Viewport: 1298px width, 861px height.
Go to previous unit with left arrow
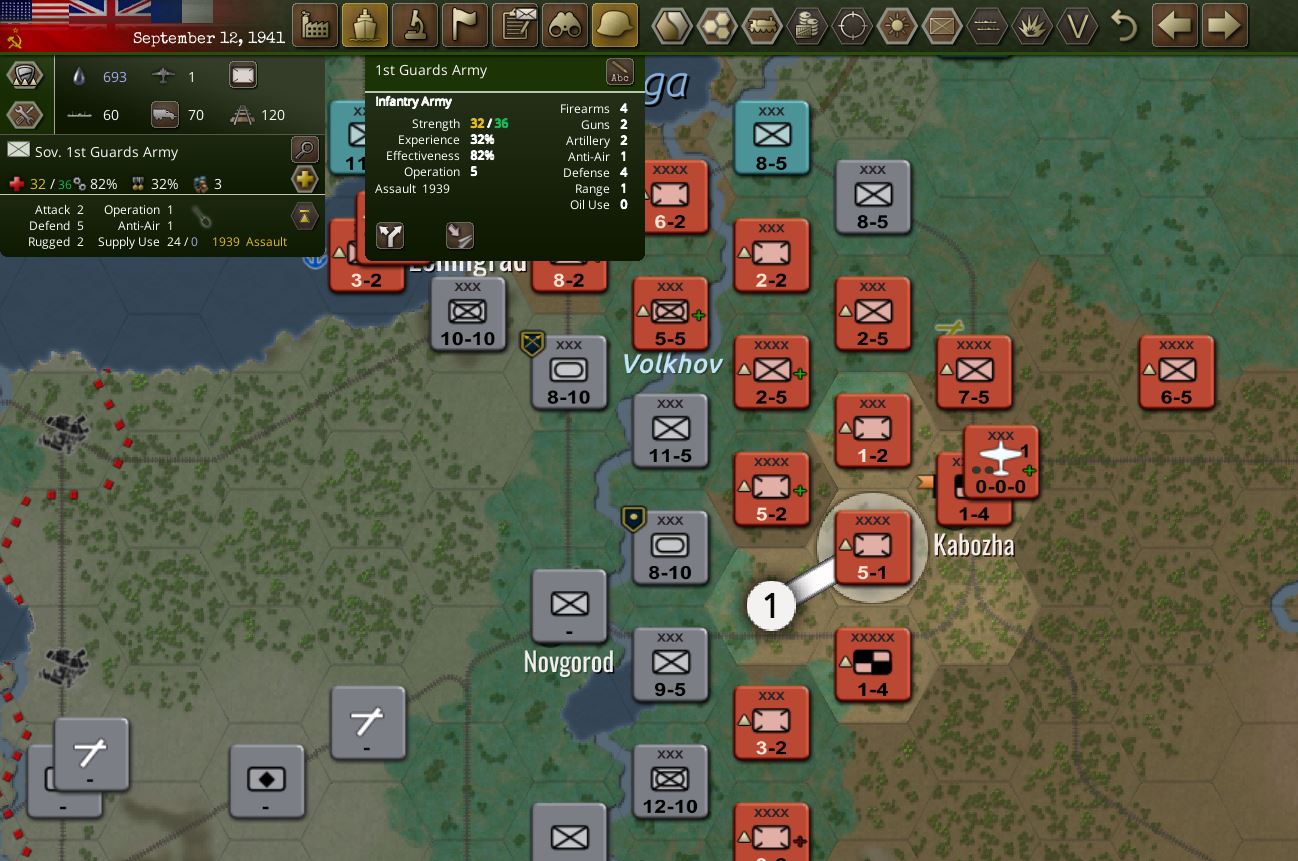coord(1175,26)
